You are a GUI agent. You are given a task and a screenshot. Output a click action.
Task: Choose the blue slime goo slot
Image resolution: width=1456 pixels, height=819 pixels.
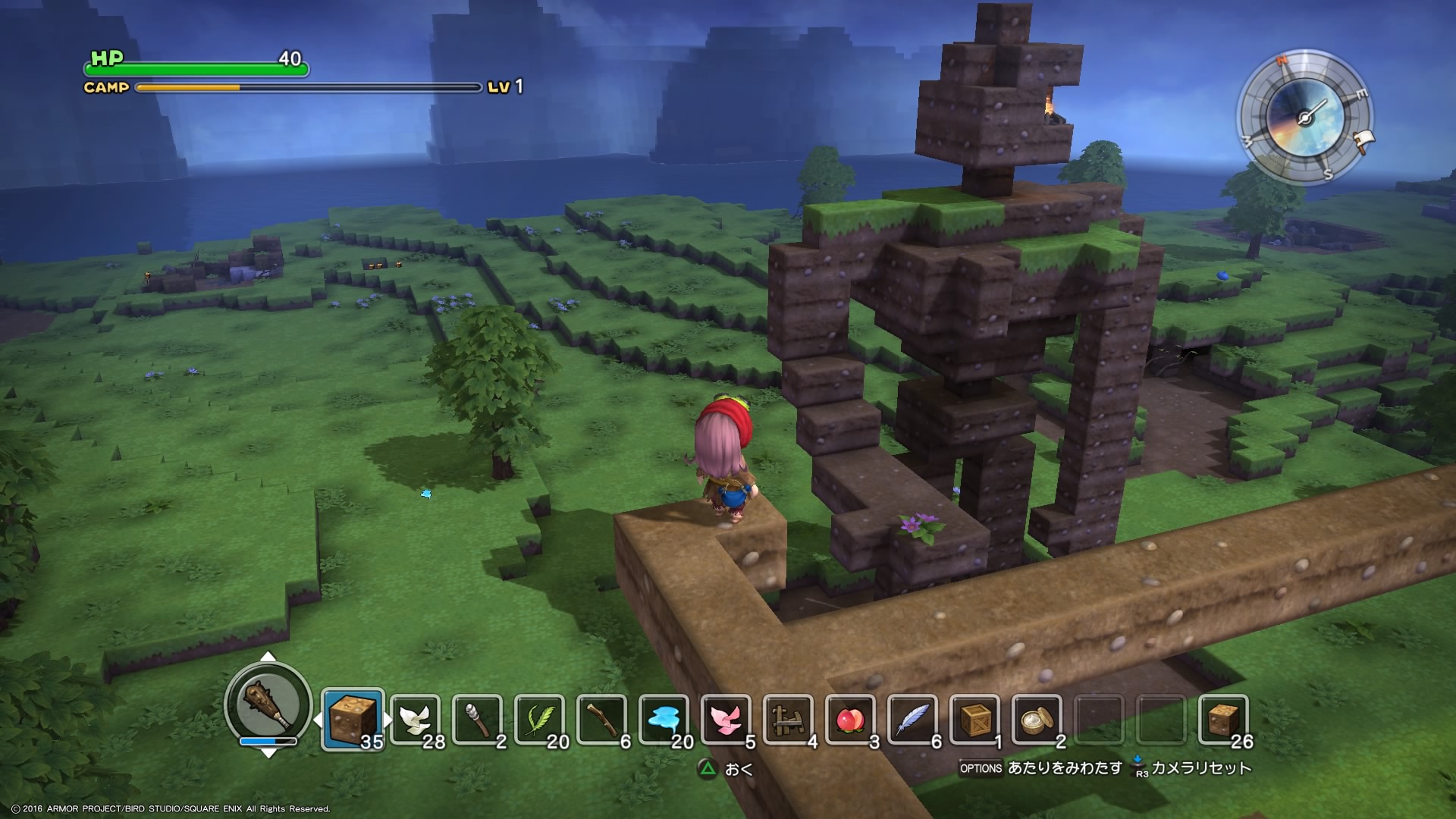[x=664, y=719]
